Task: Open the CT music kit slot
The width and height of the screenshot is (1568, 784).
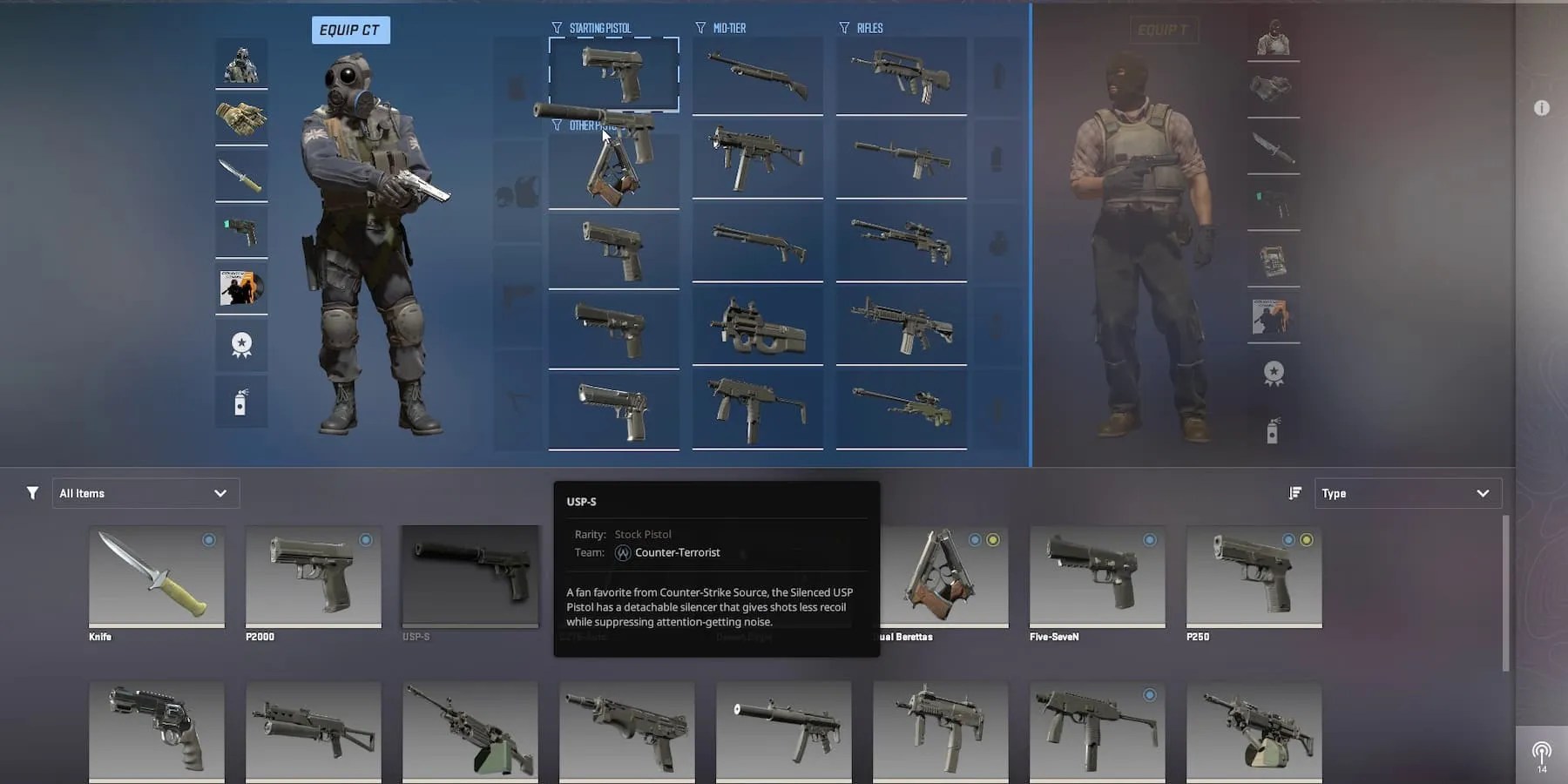Action: 241,287
